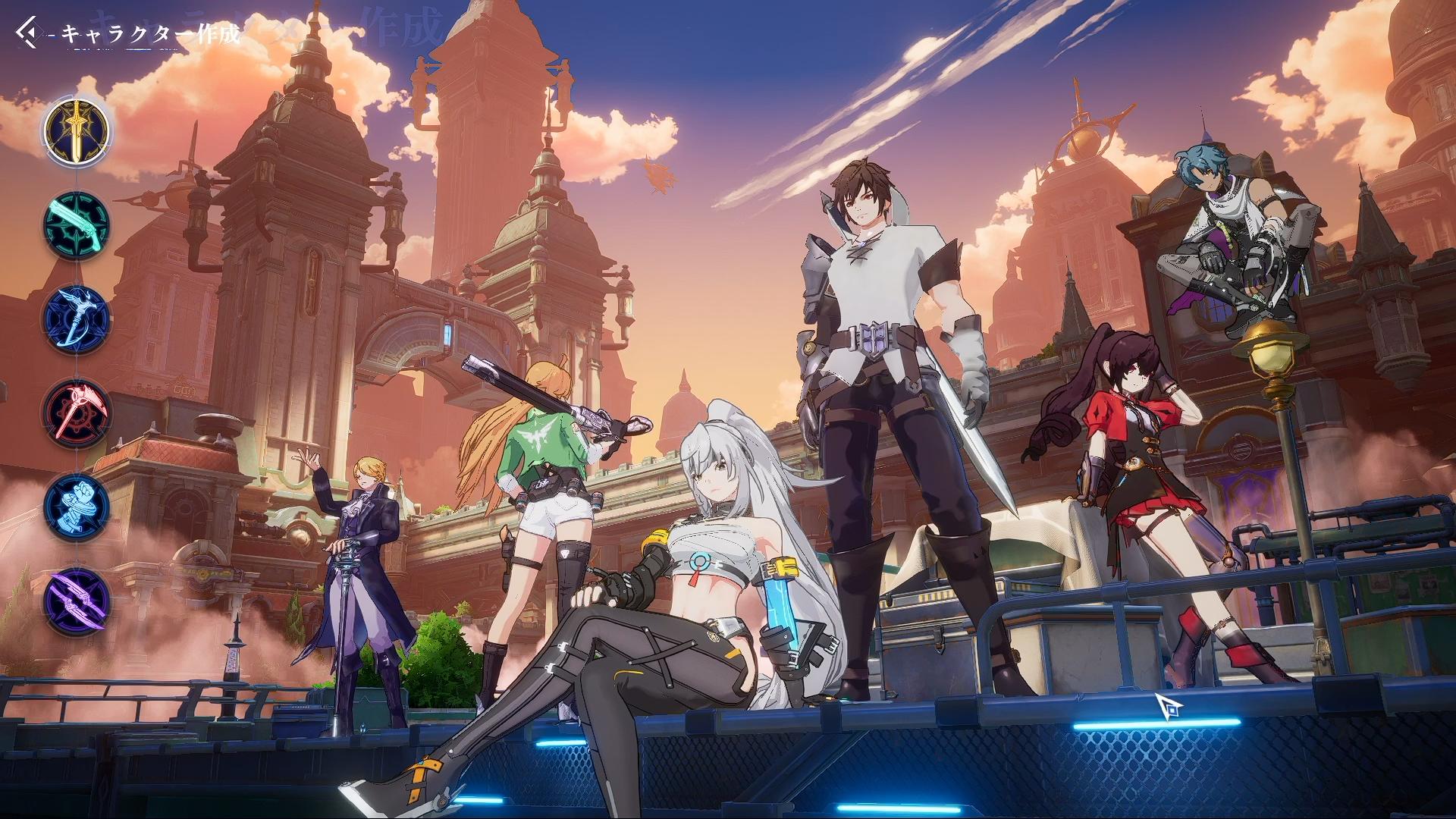Pick the blue winged cane class icon

tap(76, 320)
